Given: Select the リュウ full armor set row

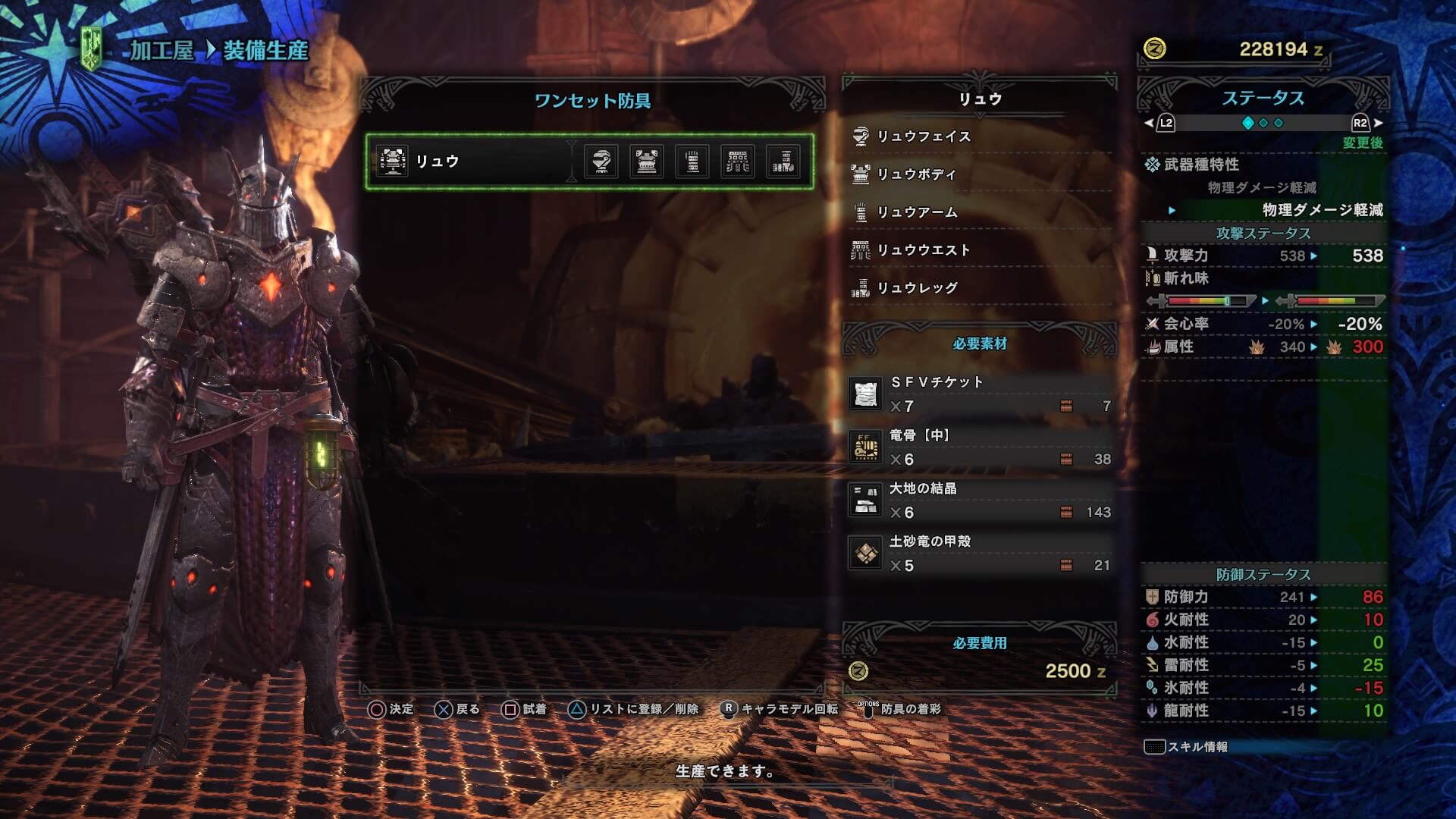Looking at the screenshot, I should pyautogui.click(x=470, y=162).
